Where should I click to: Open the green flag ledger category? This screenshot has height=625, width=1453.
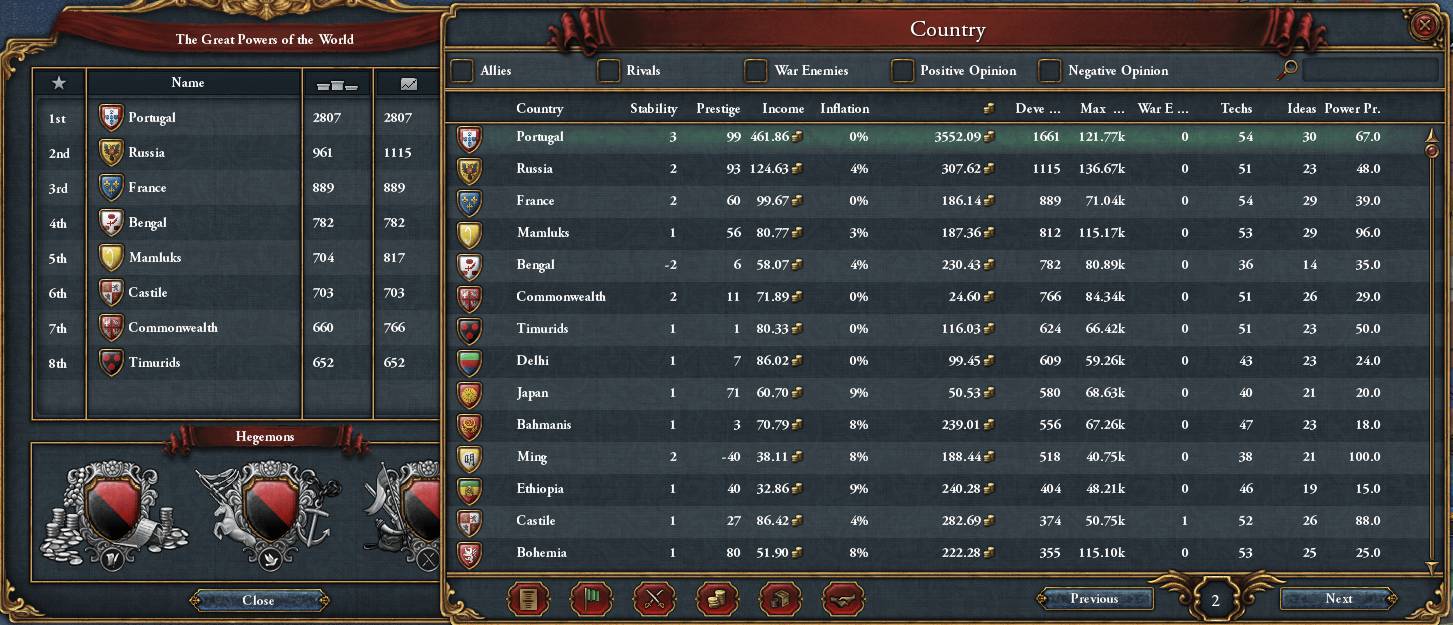(591, 599)
